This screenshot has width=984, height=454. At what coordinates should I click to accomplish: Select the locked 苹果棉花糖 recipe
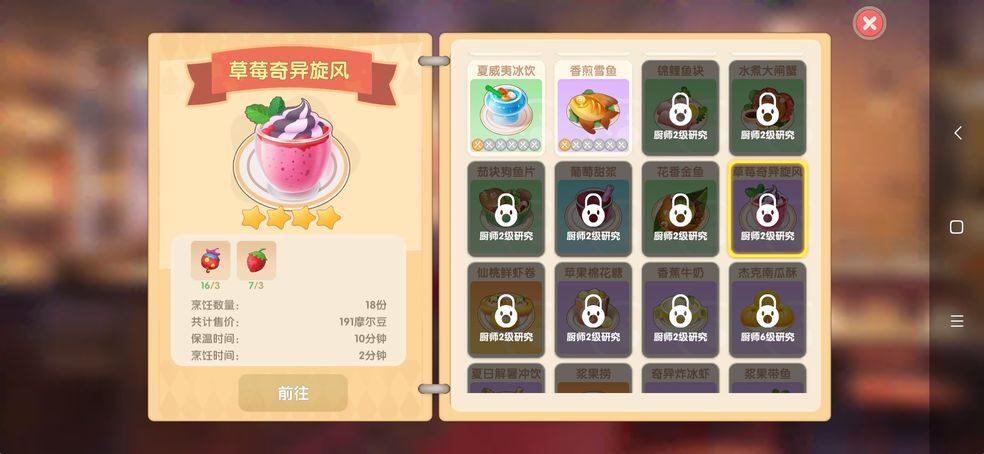[593, 310]
